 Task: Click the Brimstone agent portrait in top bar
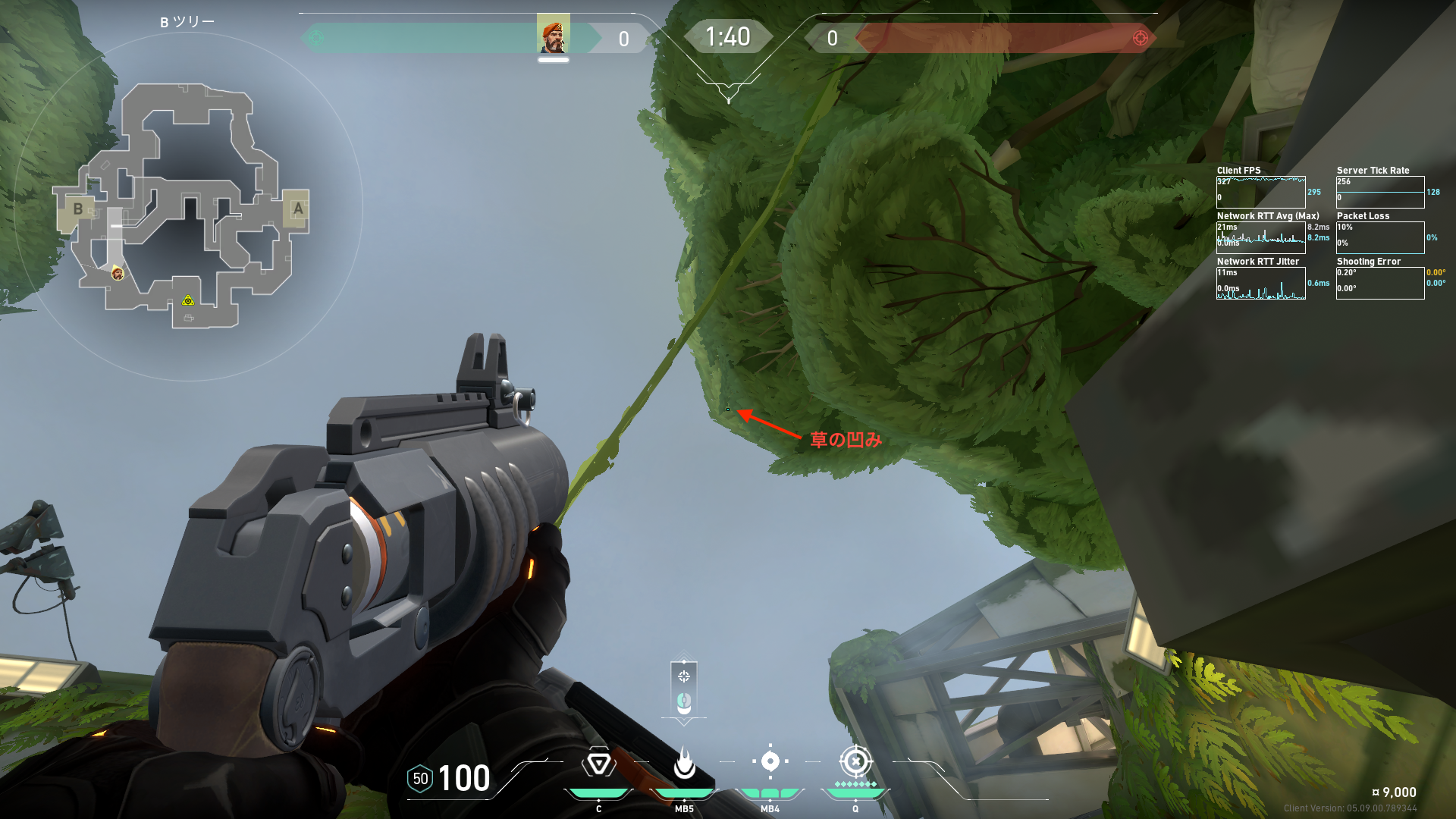click(554, 34)
